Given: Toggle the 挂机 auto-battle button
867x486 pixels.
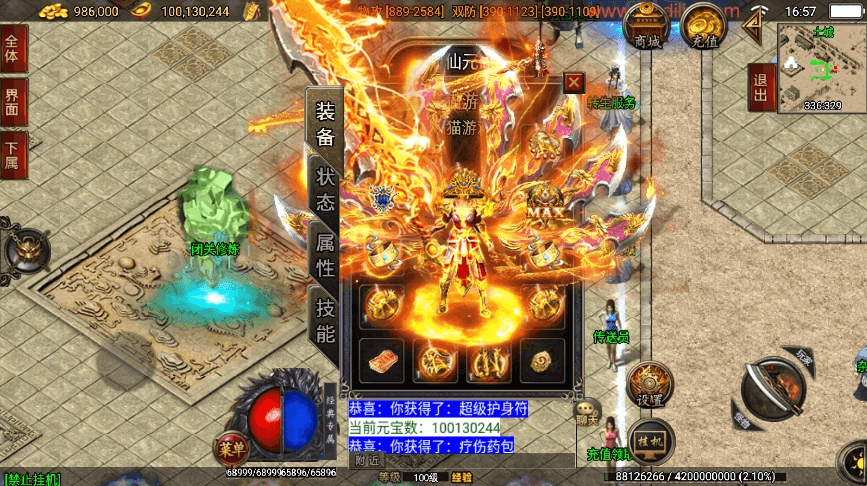Looking at the screenshot, I should point(648,439).
